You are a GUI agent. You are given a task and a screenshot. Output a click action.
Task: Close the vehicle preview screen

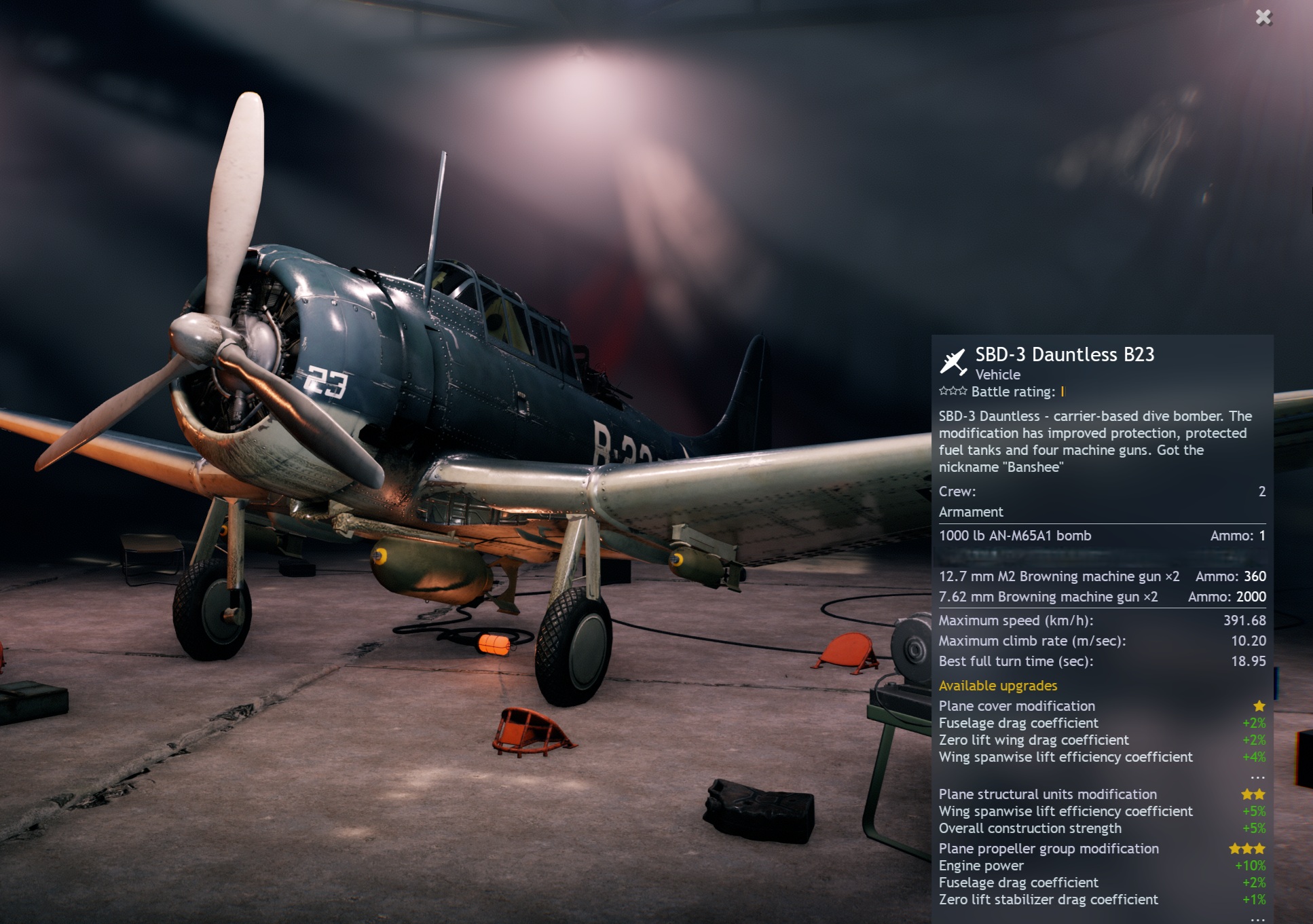1263,17
